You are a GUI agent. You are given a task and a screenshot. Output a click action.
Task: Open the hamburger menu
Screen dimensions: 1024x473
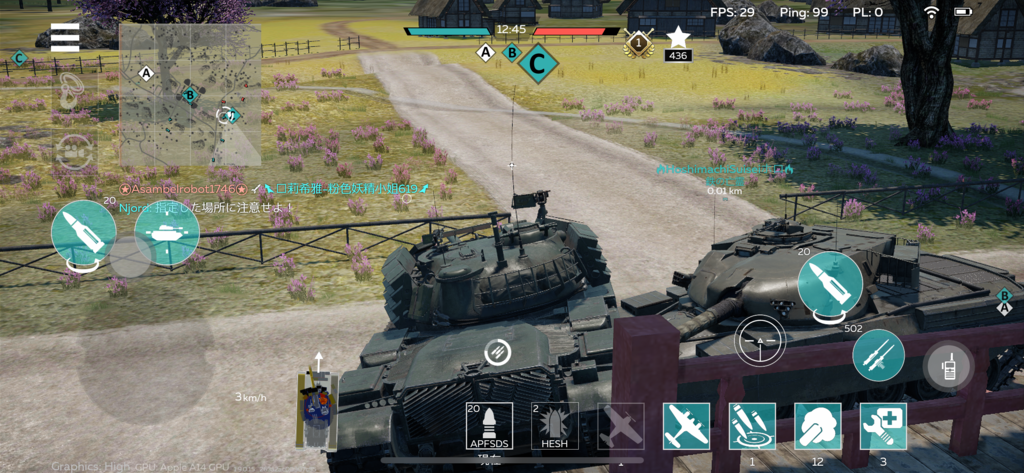[x=65, y=37]
